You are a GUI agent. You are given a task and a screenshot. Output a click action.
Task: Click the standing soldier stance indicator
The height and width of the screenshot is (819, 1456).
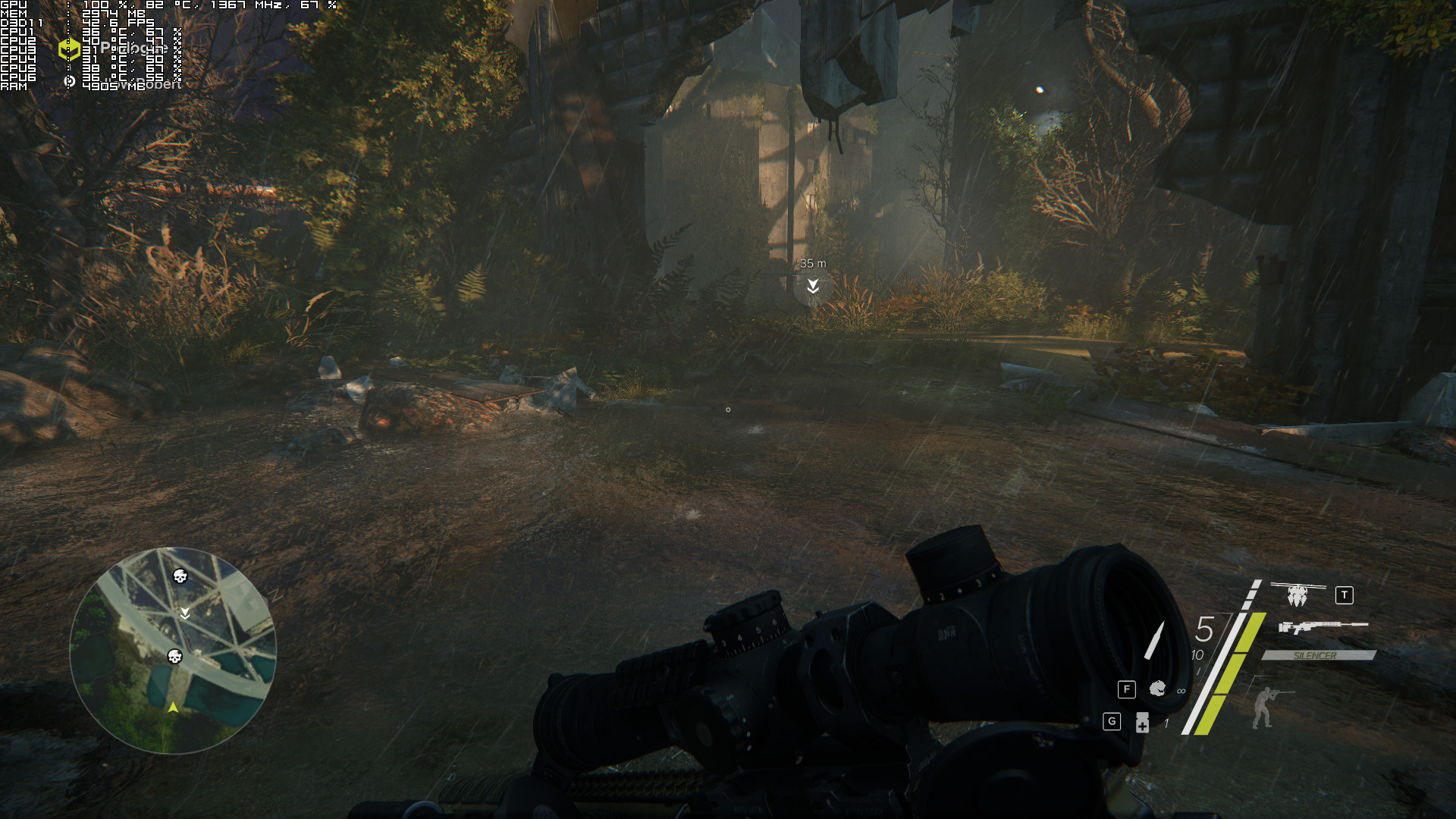coord(1264,707)
